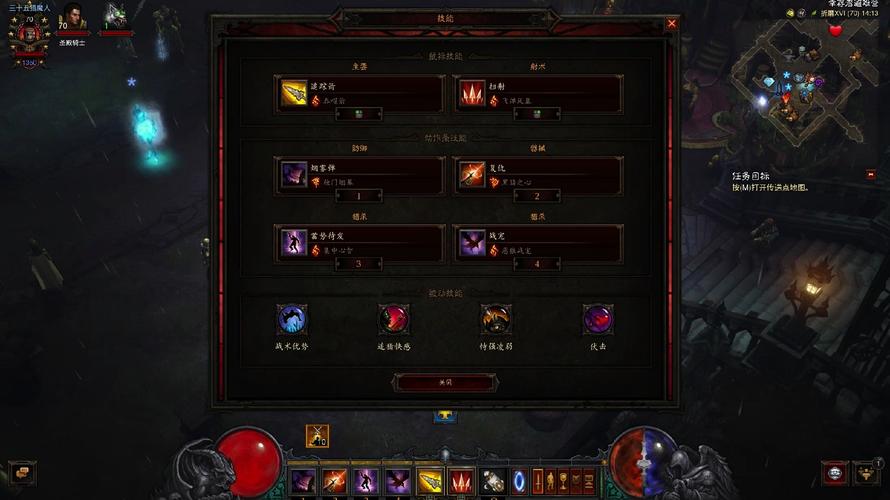Click the 关闭 button below the passives
This screenshot has height=500, width=890.
click(445, 382)
